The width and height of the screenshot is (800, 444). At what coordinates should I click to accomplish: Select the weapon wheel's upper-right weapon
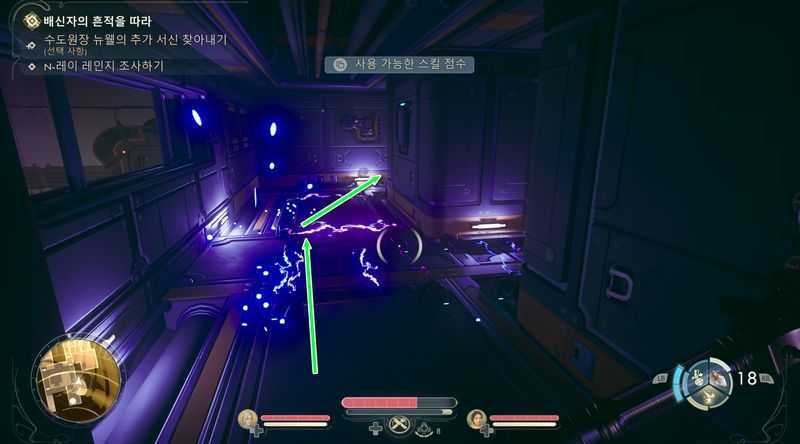coord(718,375)
